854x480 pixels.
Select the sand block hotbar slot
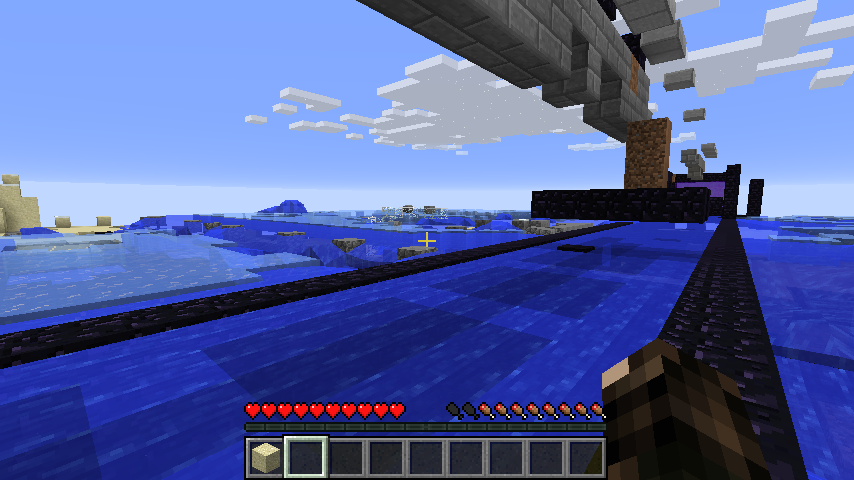265,458
